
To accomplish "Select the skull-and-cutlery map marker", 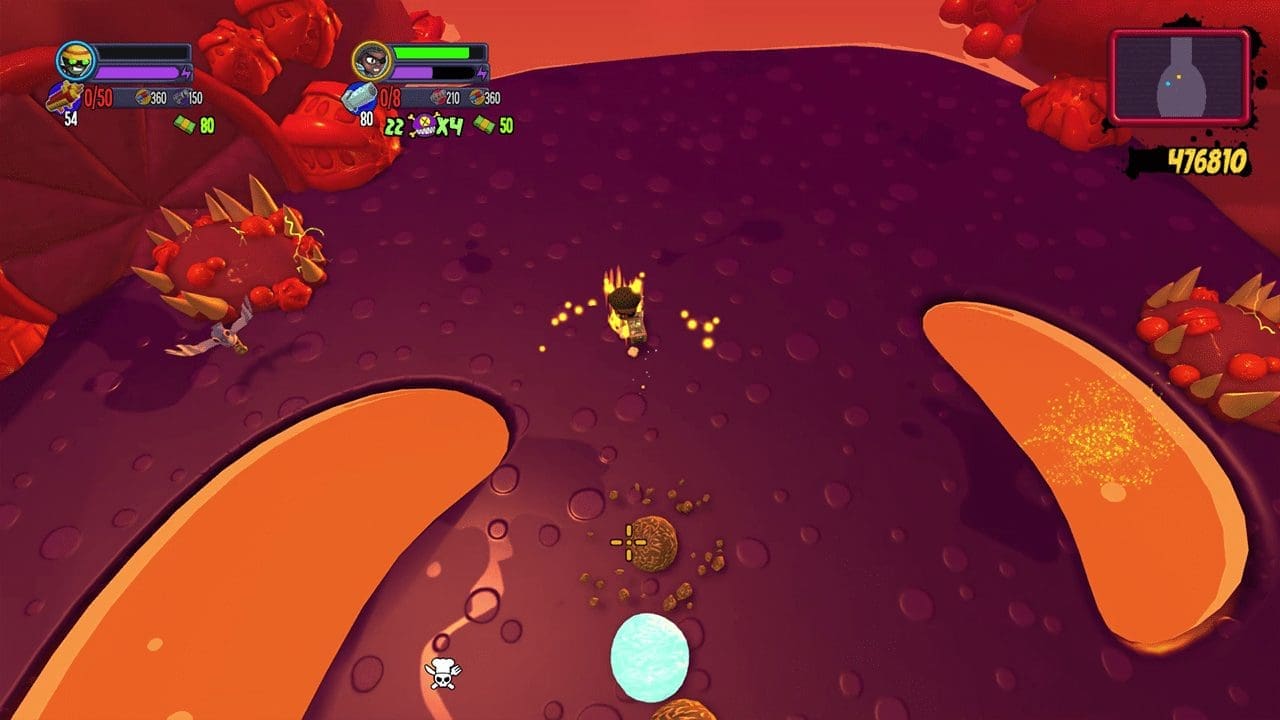I will click(x=443, y=673).
